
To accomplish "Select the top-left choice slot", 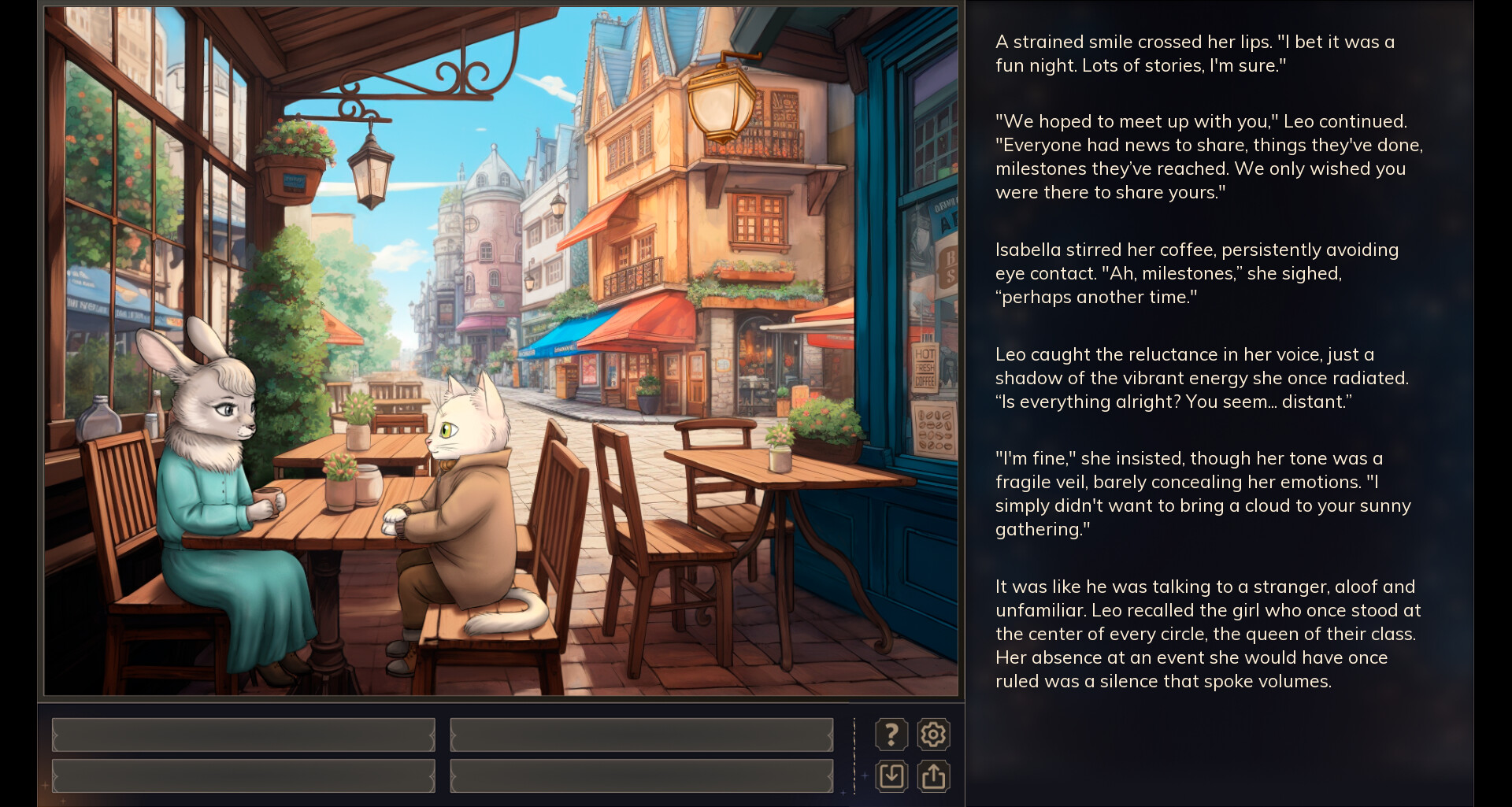I will tap(243, 734).
